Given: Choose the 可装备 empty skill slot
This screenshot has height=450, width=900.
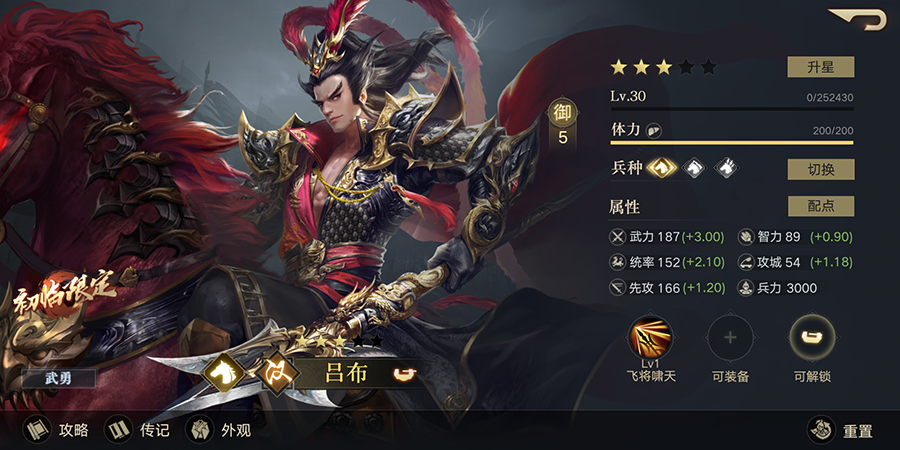Looking at the screenshot, I should pos(730,339).
